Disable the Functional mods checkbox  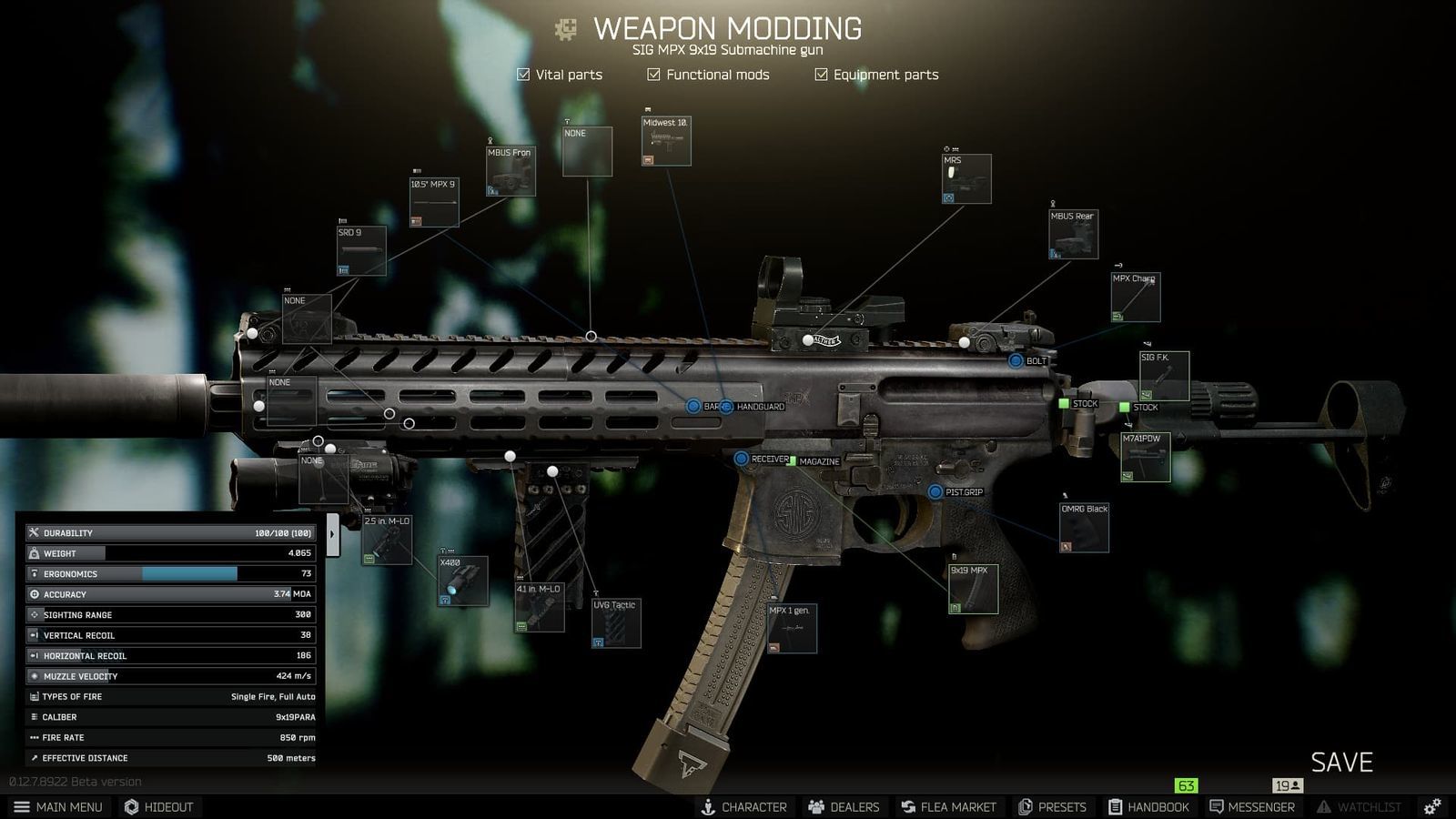click(x=652, y=75)
